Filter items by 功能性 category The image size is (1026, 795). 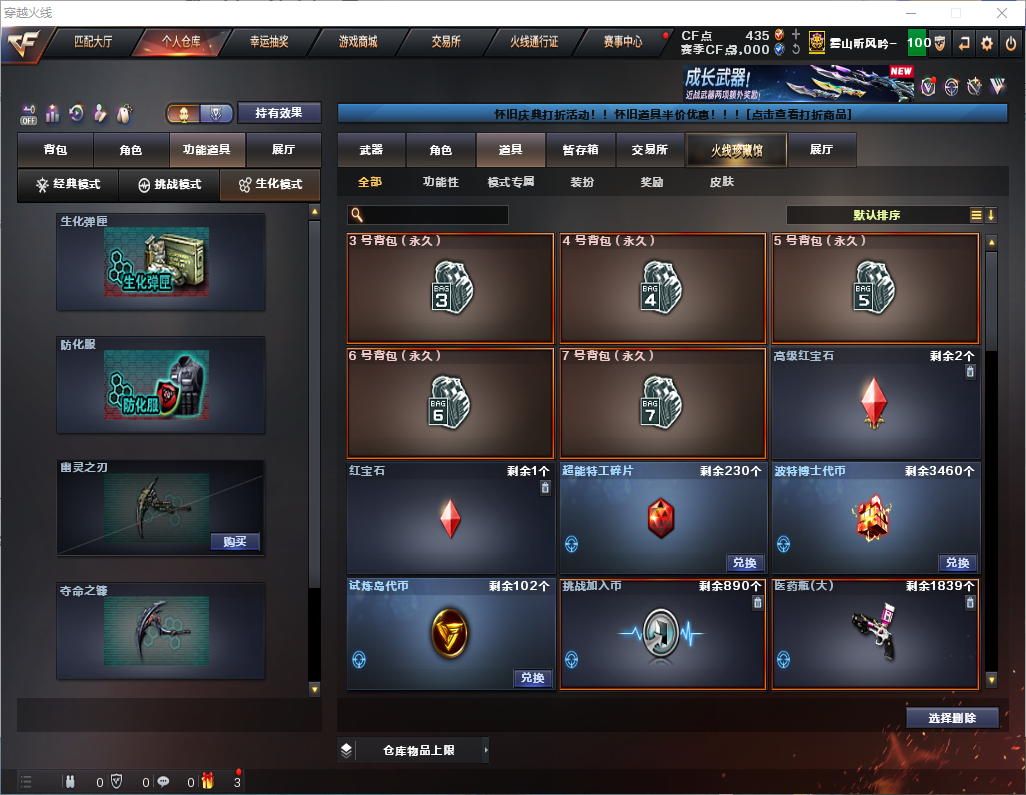click(x=440, y=183)
